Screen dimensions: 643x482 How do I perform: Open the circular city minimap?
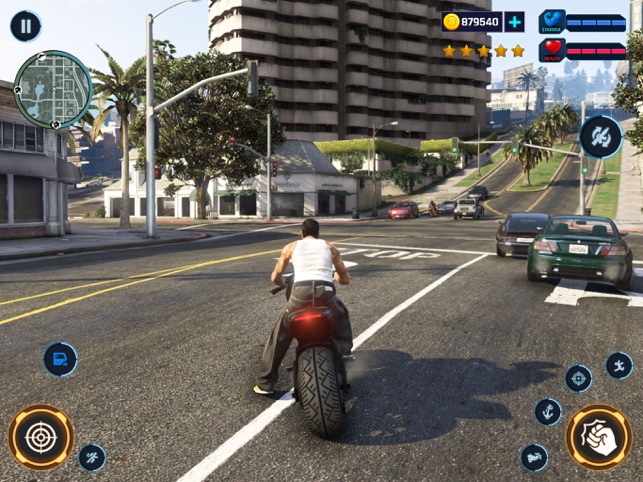click(x=53, y=90)
